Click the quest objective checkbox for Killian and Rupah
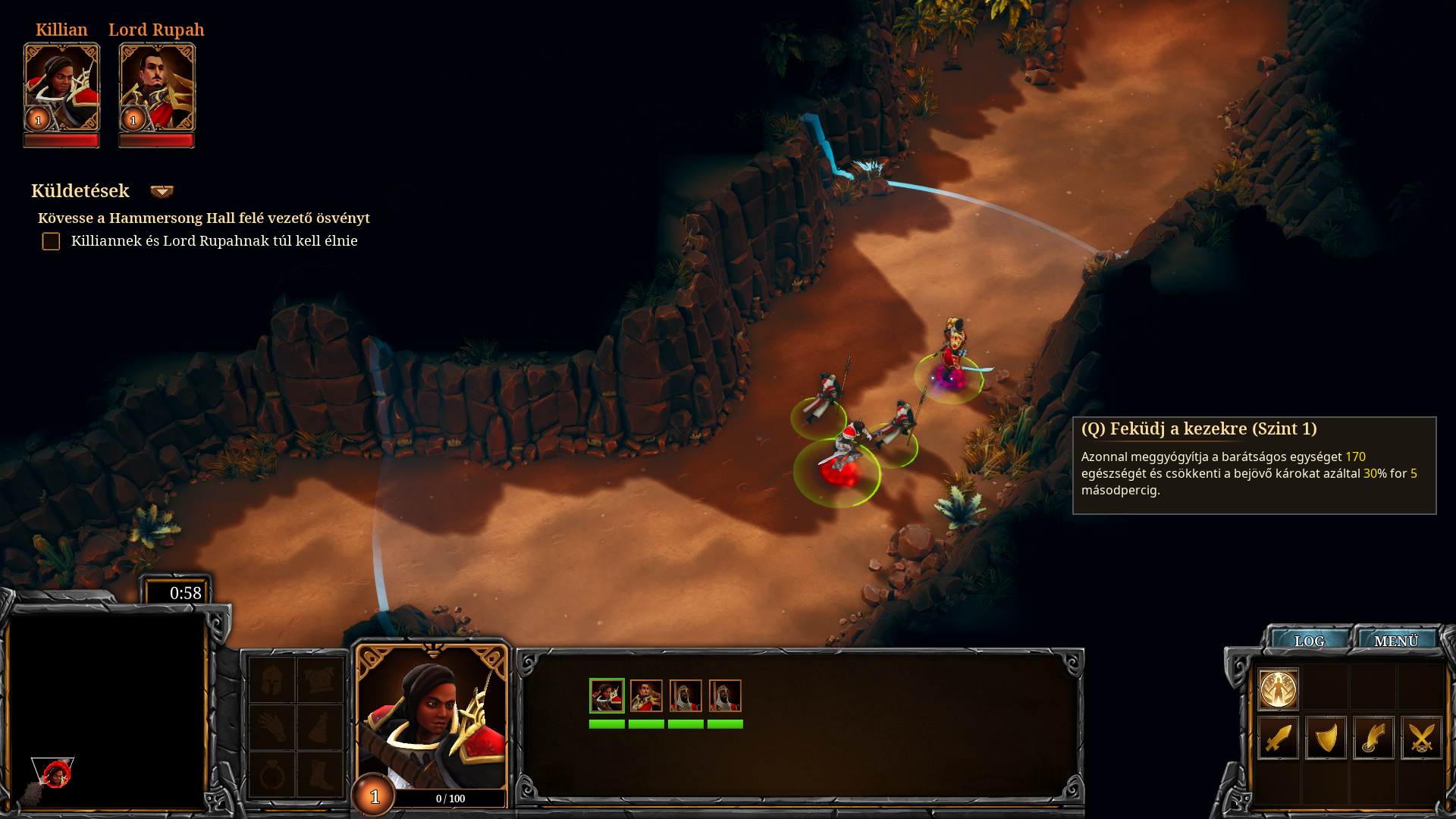The width and height of the screenshot is (1456, 819). click(x=51, y=241)
